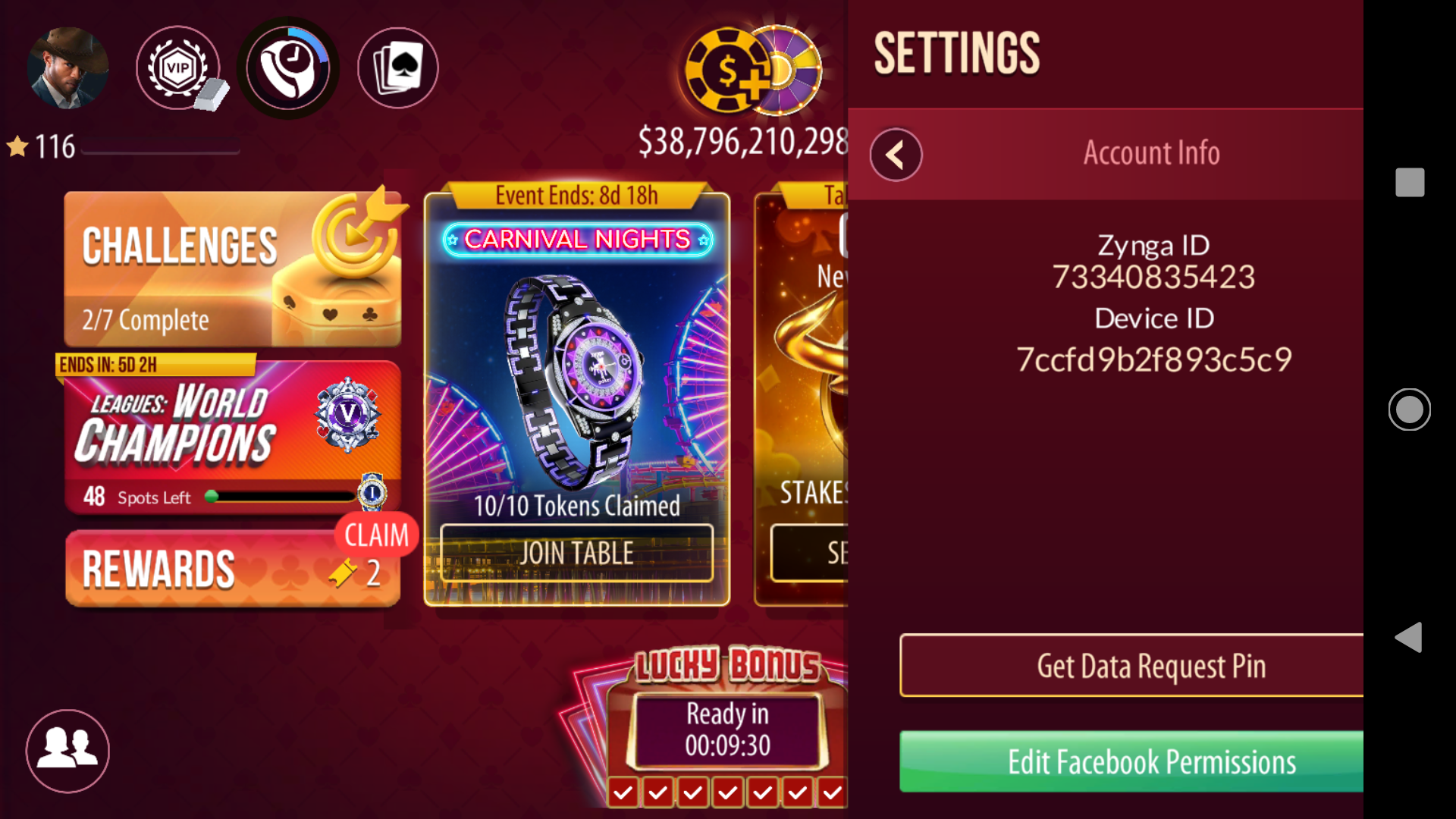1456x819 pixels.
Task: Tap the Android home circle button
Action: (1409, 409)
